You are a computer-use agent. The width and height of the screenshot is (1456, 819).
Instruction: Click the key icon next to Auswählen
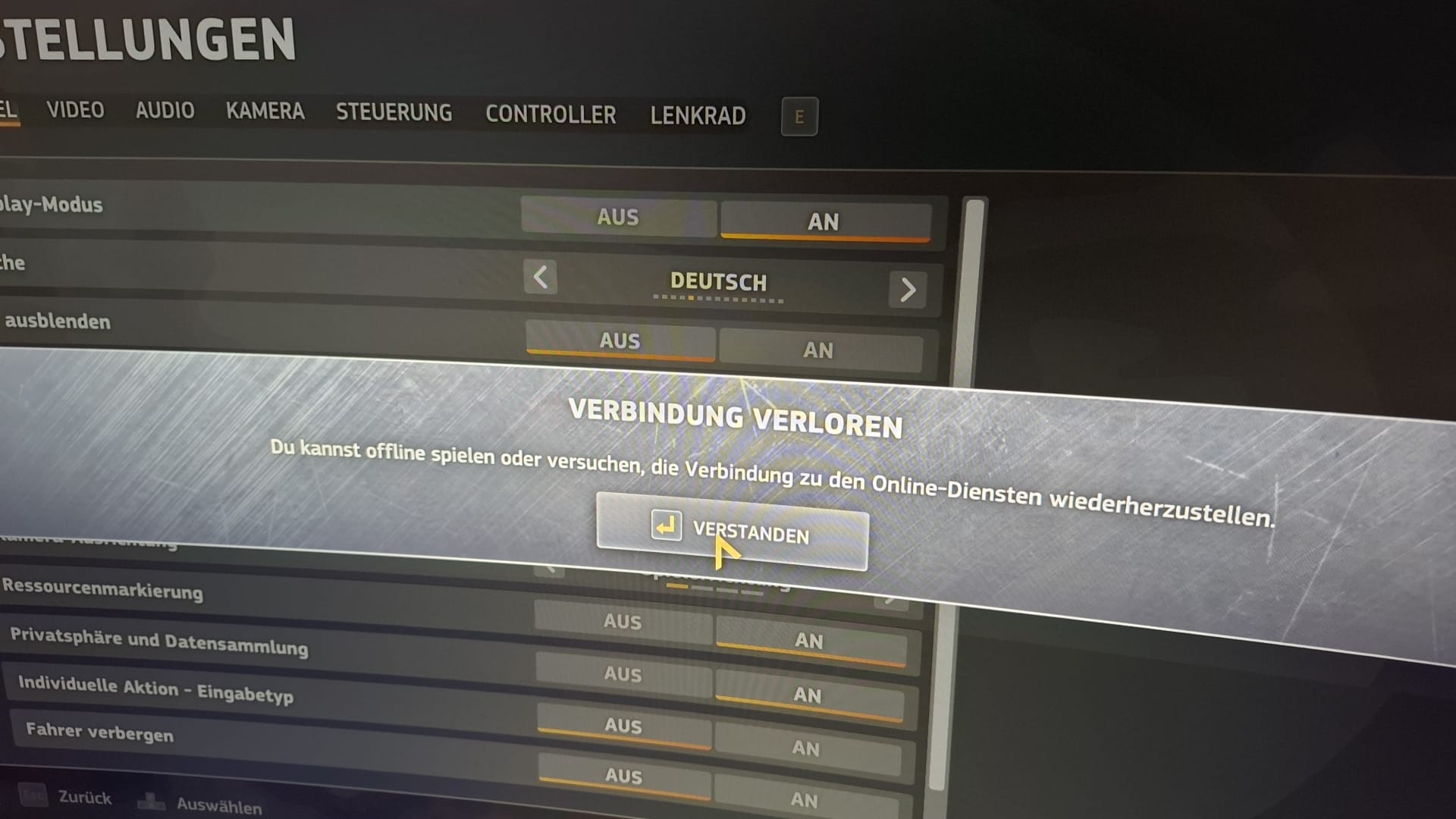pyautogui.click(x=152, y=800)
